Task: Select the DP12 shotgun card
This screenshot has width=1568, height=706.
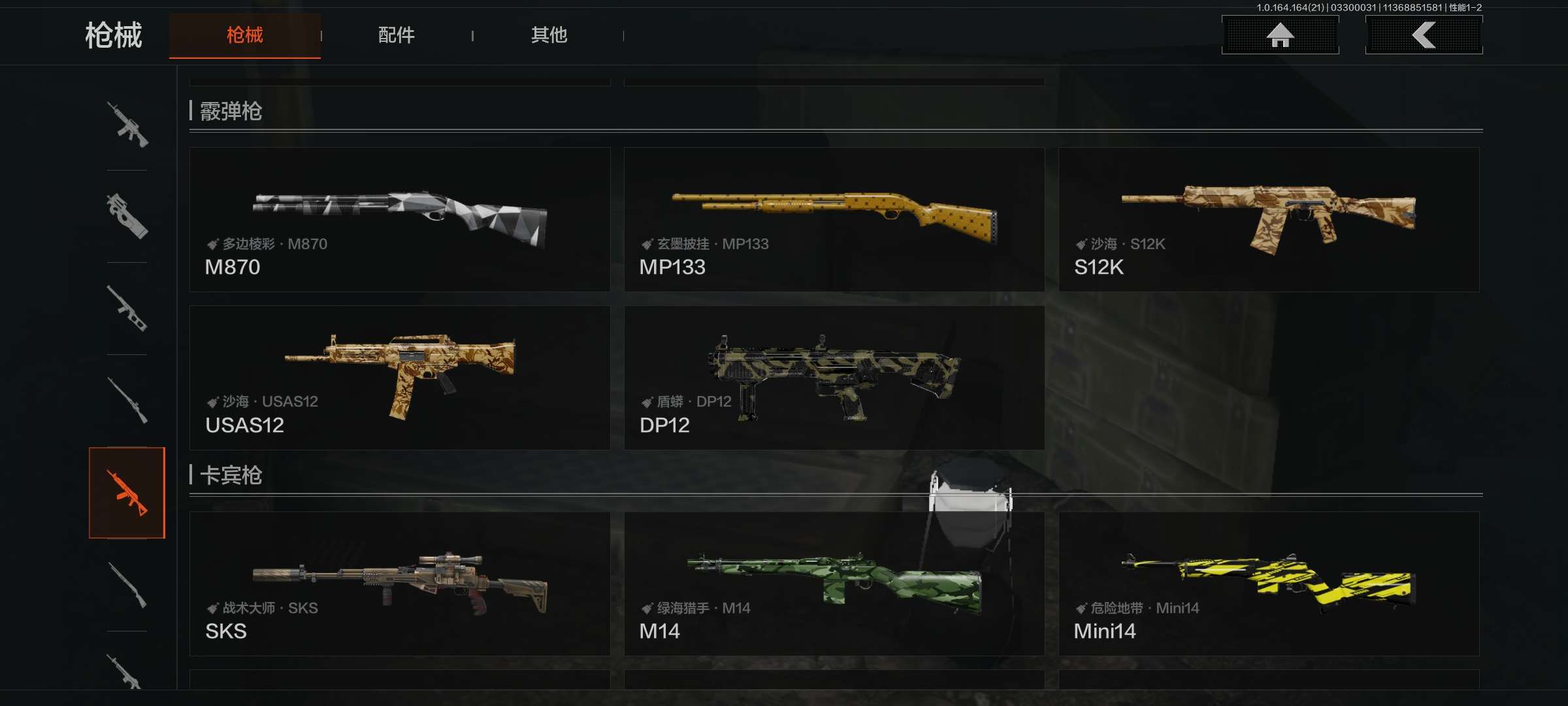Action: (x=834, y=378)
